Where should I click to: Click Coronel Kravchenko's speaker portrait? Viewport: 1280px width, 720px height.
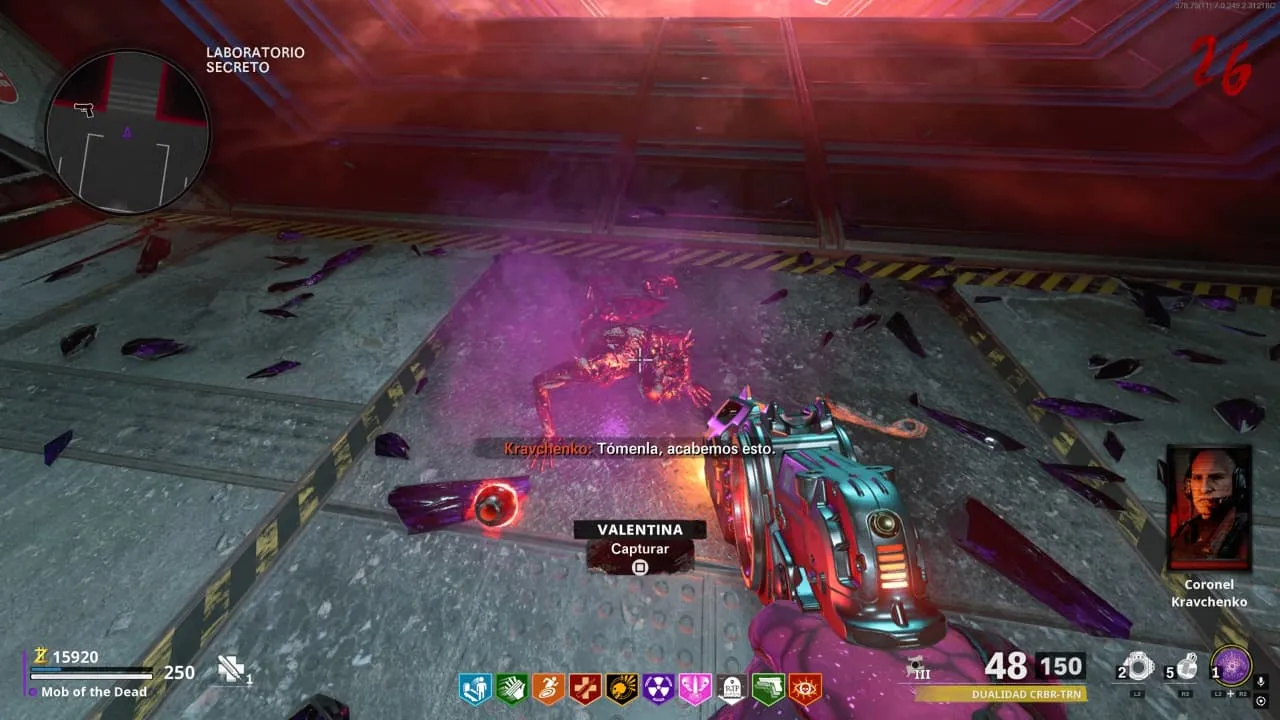point(1209,508)
